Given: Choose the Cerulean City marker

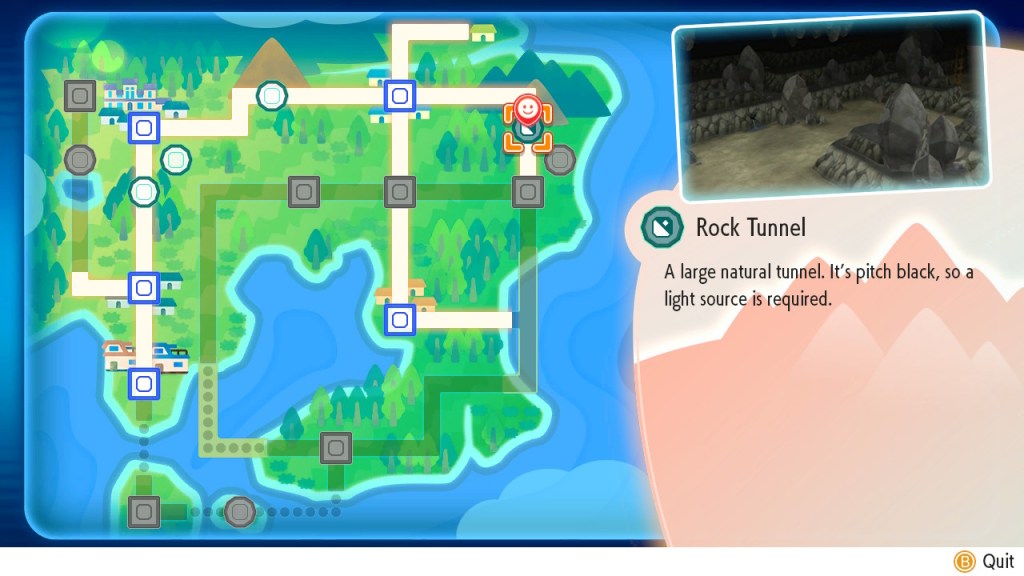Looking at the screenshot, I should point(400,96).
